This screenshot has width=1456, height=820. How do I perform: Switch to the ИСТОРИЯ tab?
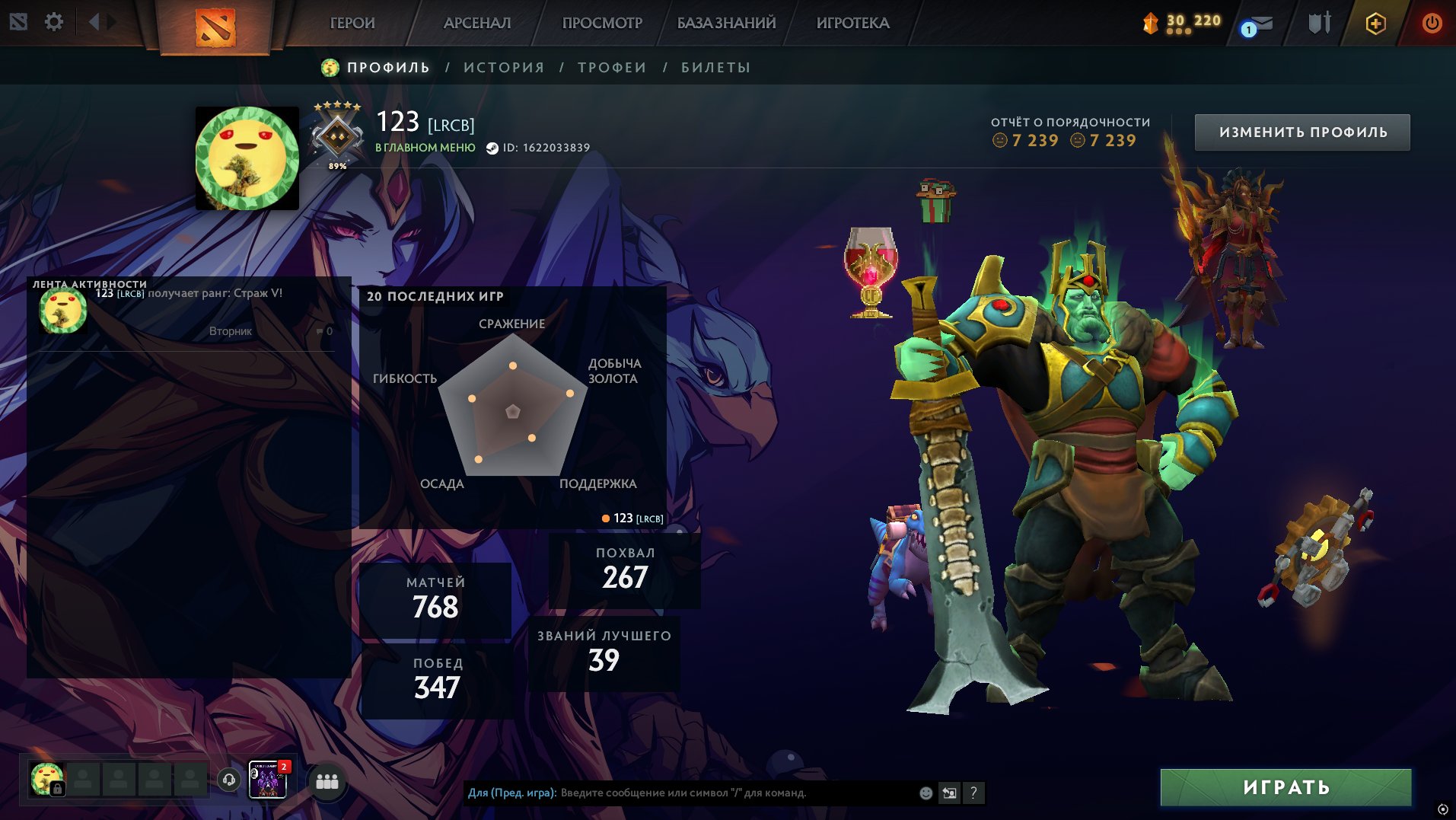(x=503, y=67)
